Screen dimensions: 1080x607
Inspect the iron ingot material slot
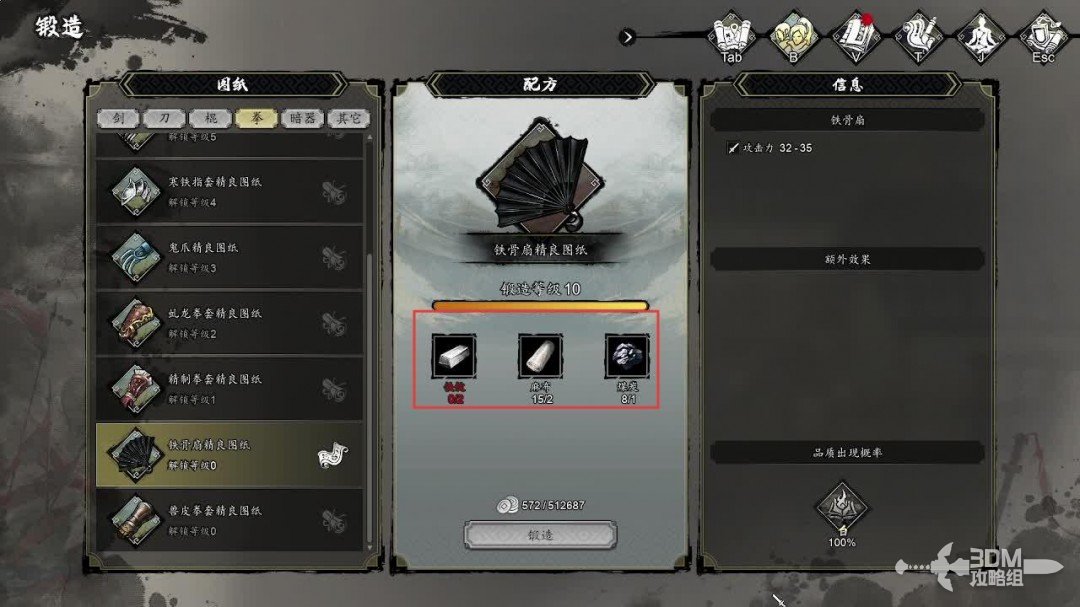pyautogui.click(x=454, y=356)
